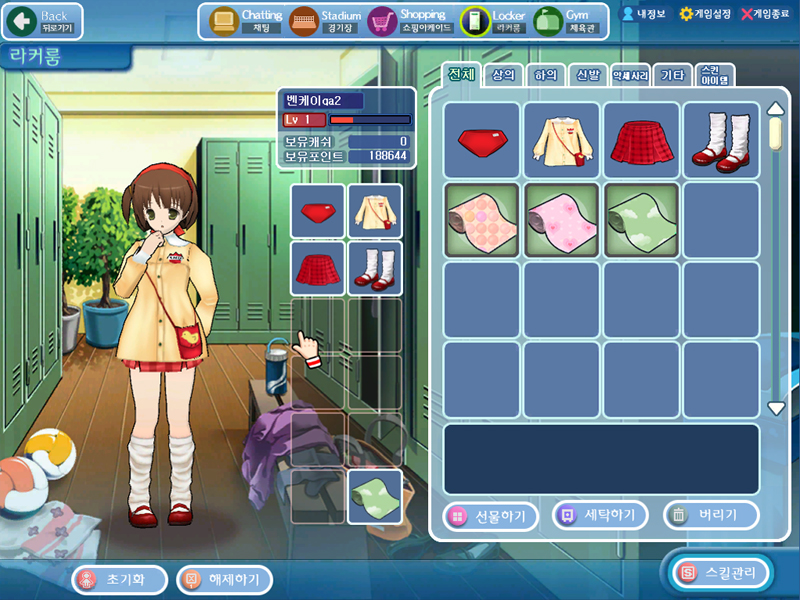Open the 신발 (shoes) tab

[x=588, y=75]
